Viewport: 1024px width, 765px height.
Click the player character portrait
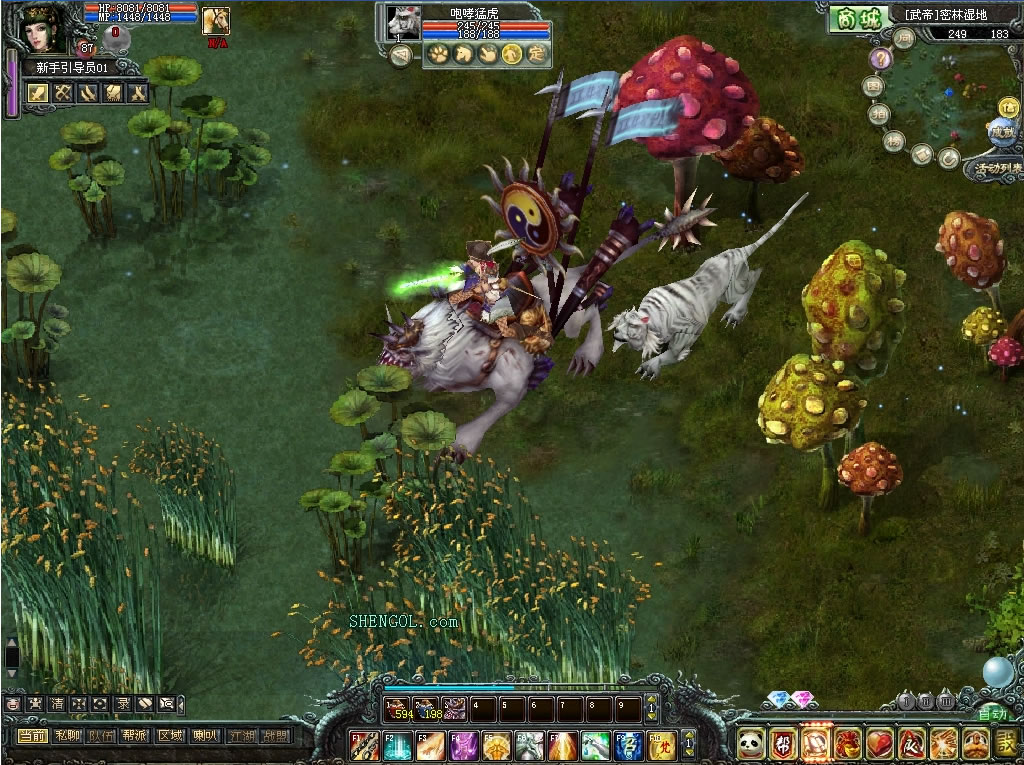[x=42, y=28]
